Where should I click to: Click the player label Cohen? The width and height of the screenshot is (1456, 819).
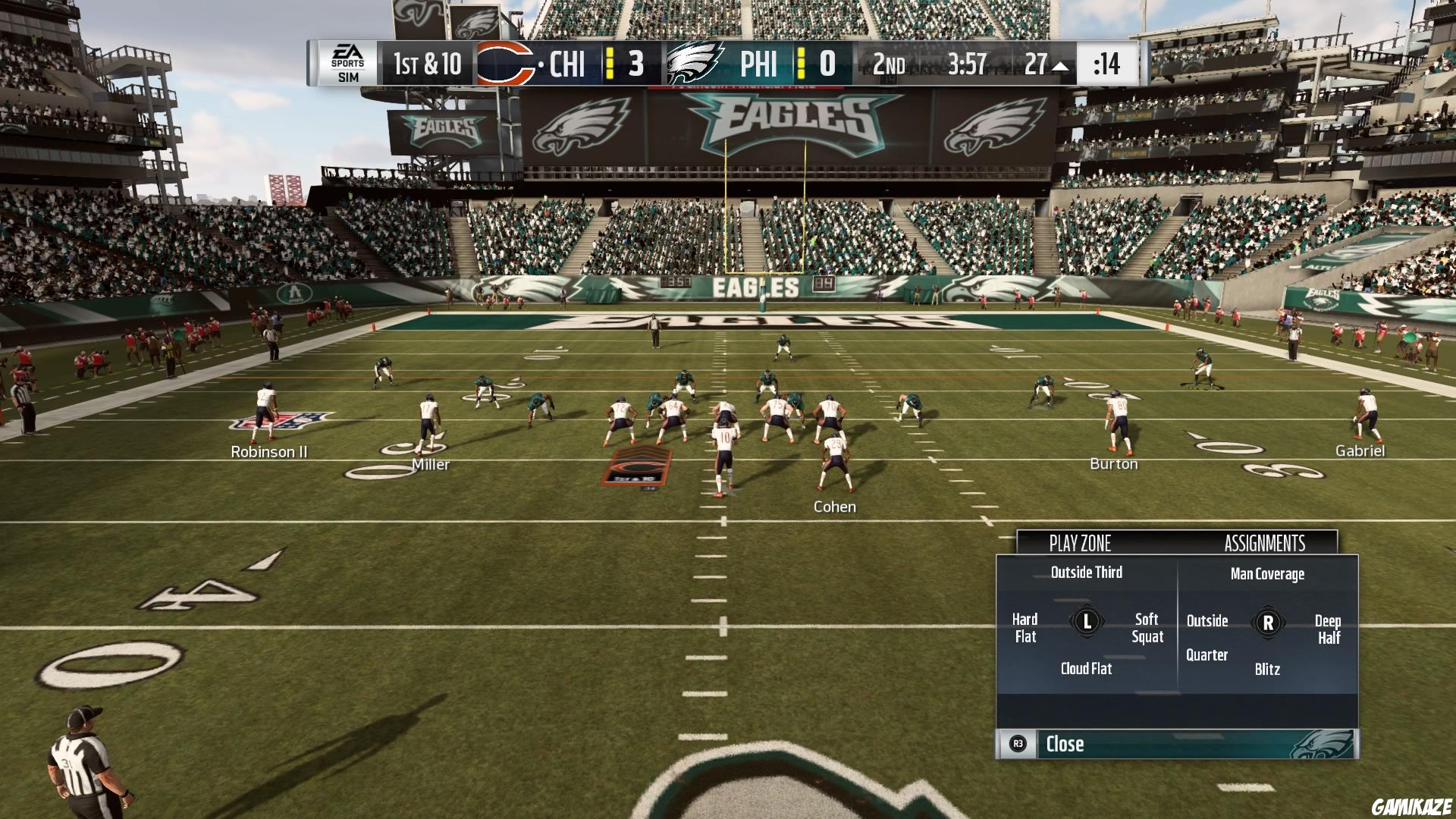pos(834,506)
